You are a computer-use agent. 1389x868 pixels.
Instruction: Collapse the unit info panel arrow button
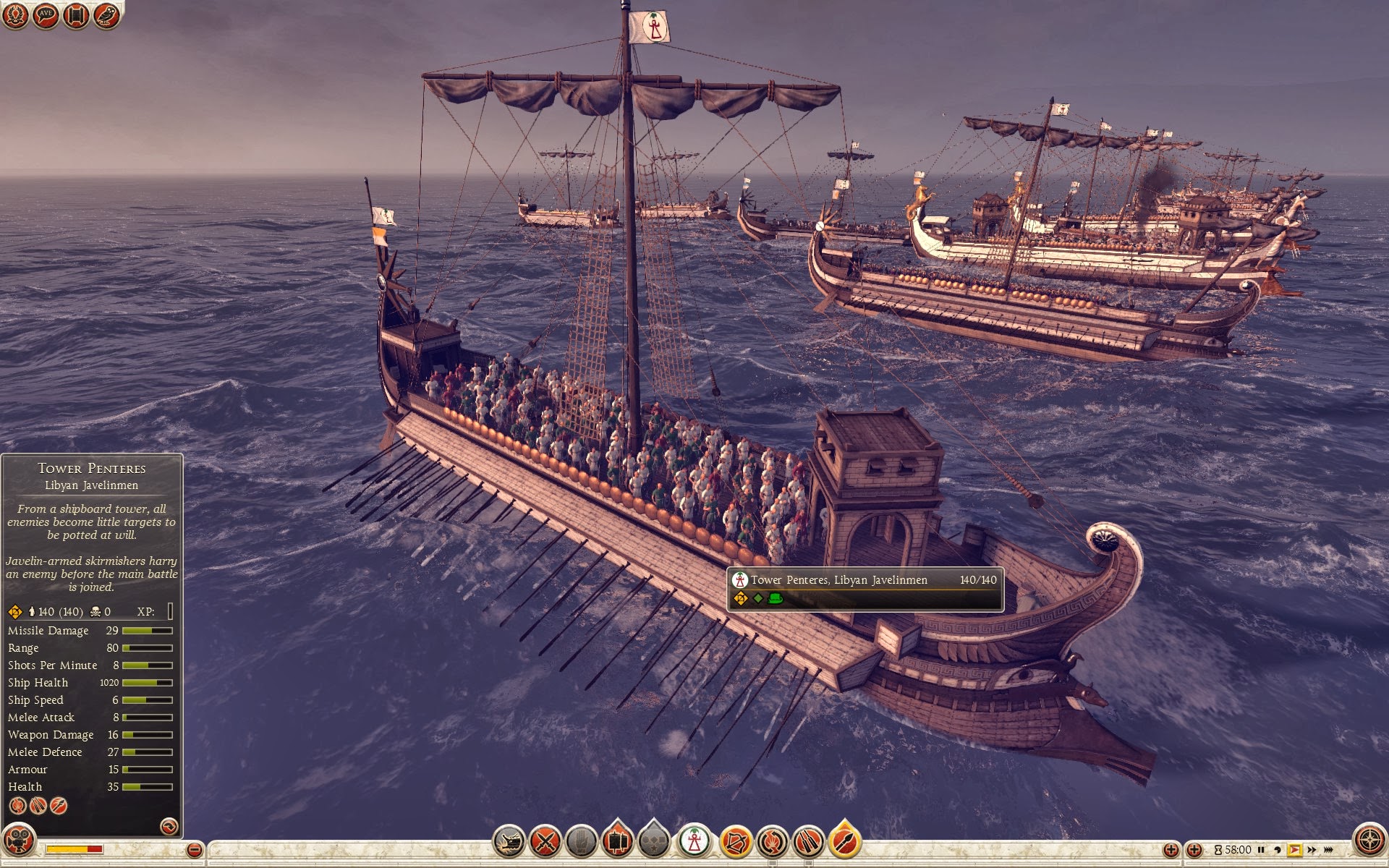(x=169, y=826)
